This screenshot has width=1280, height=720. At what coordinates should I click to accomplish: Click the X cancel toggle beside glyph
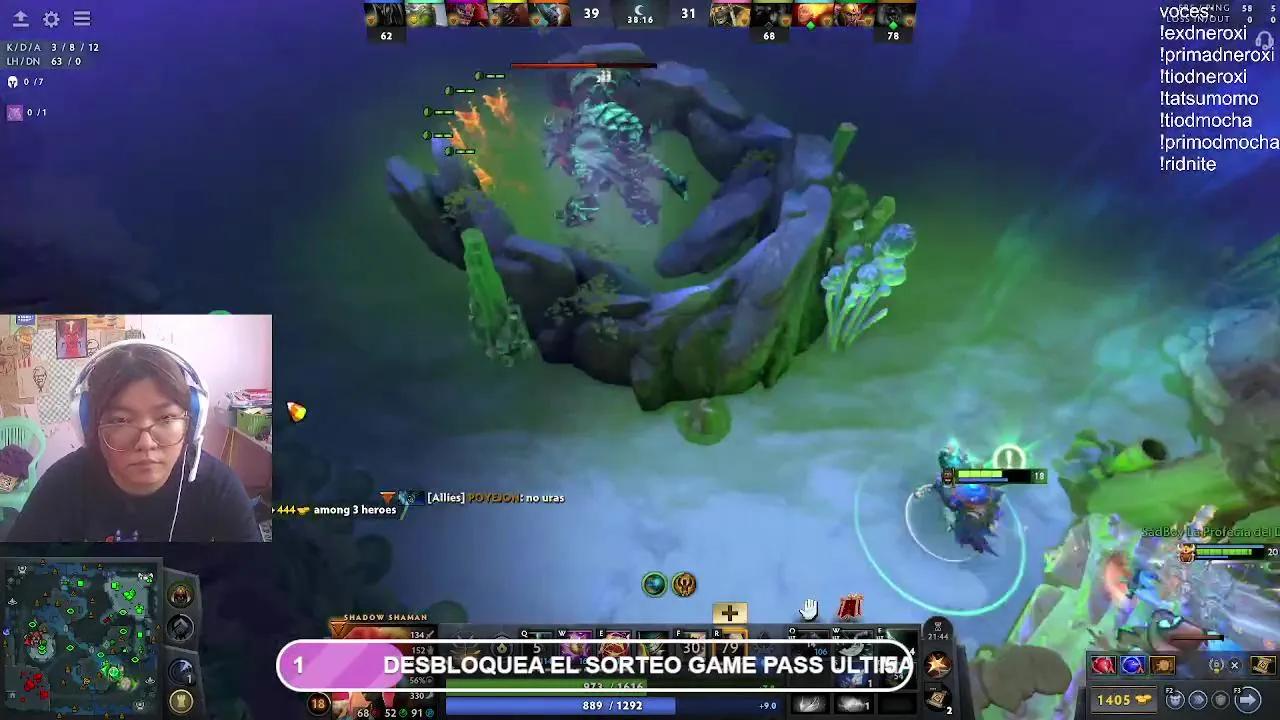click(1235, 665)
